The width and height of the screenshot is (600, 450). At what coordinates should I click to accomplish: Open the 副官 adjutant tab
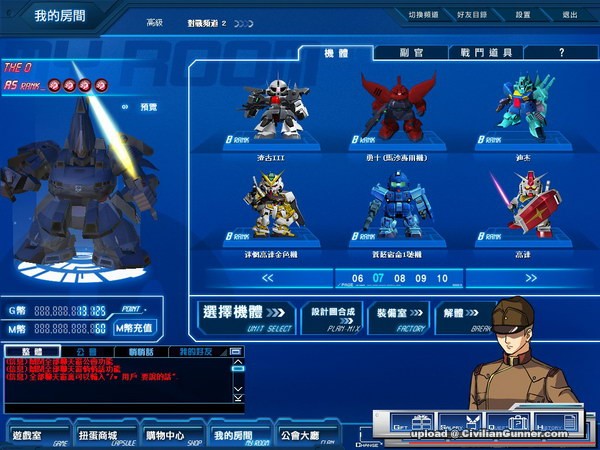[409, 52]
